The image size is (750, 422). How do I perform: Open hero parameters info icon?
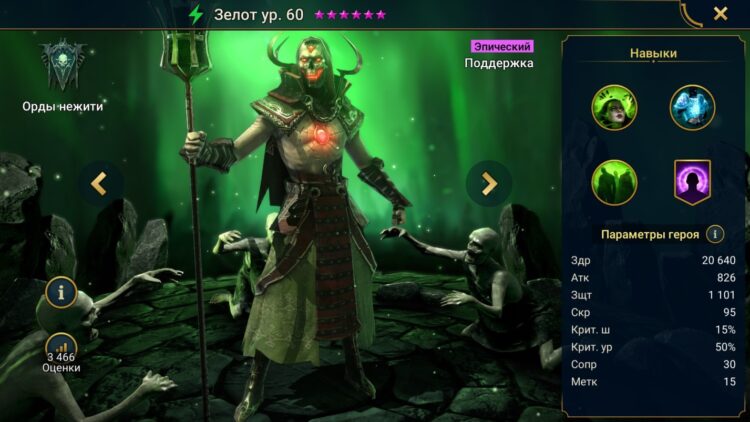[x=715, y=234]
